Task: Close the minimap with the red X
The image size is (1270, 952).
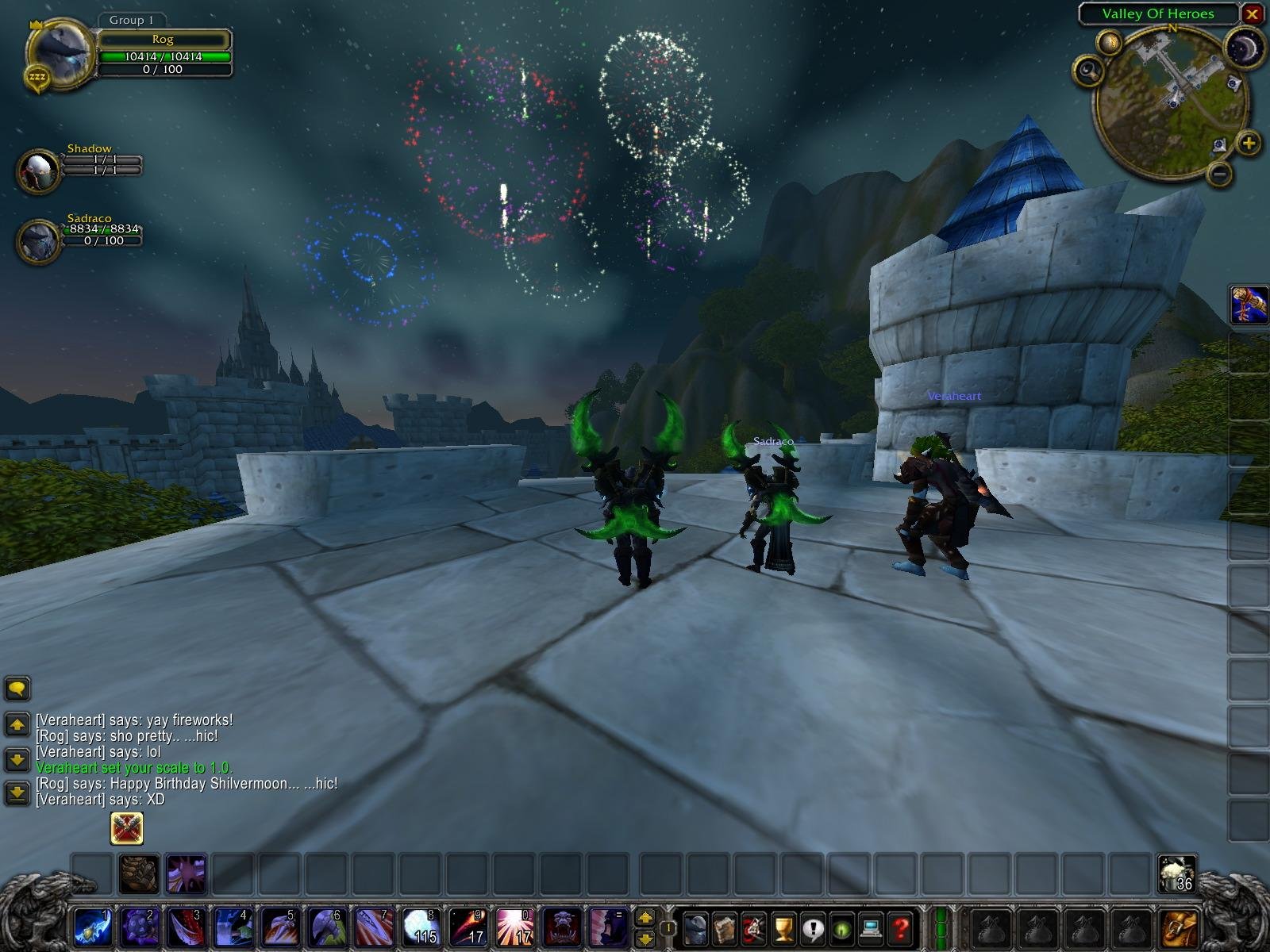Action: pyautogui.click(x=1252, y=13)
